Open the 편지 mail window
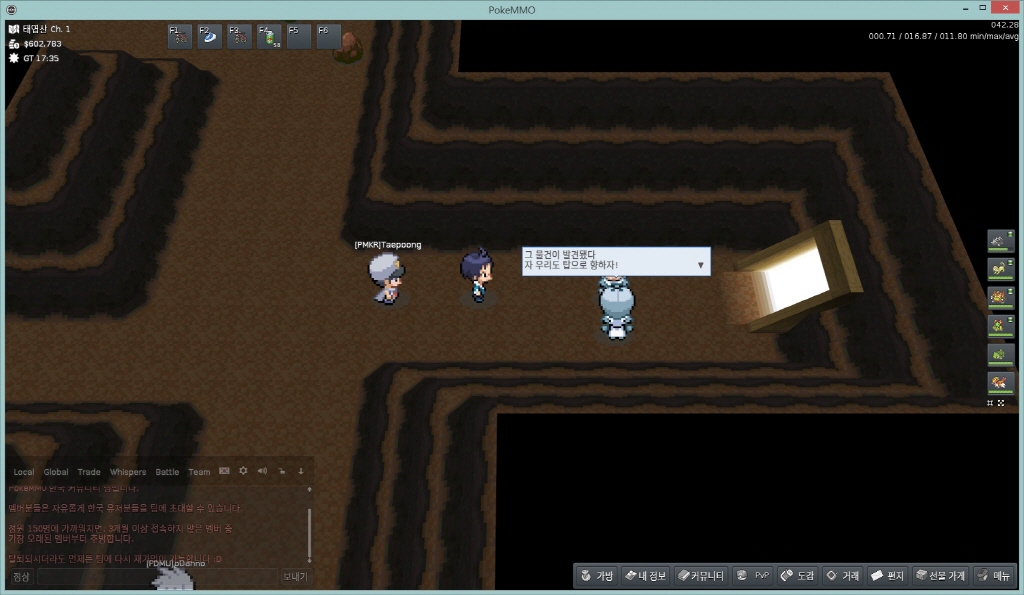Image resolution: width=1024 pixels, height=595 pixels. pyautogui.click(x=887, y=576)
